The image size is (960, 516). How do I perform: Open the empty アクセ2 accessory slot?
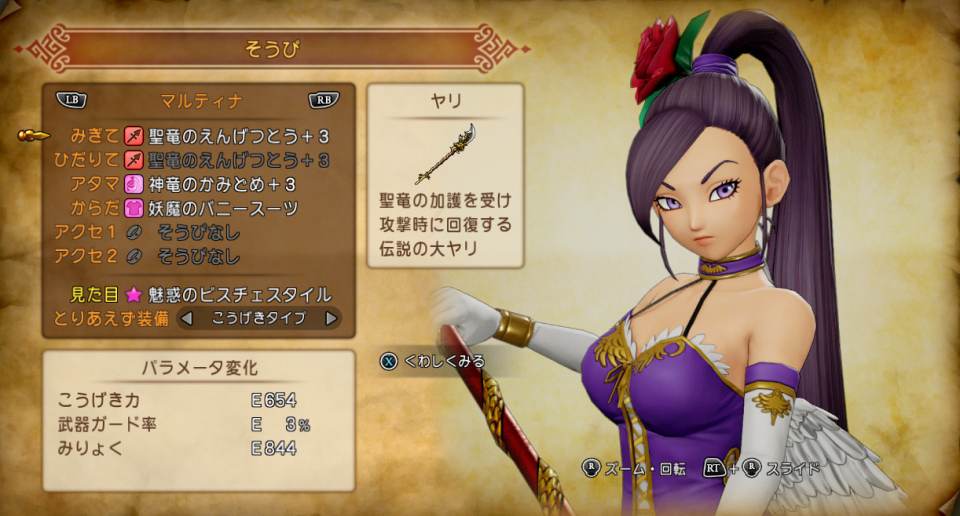click(198, 257)
